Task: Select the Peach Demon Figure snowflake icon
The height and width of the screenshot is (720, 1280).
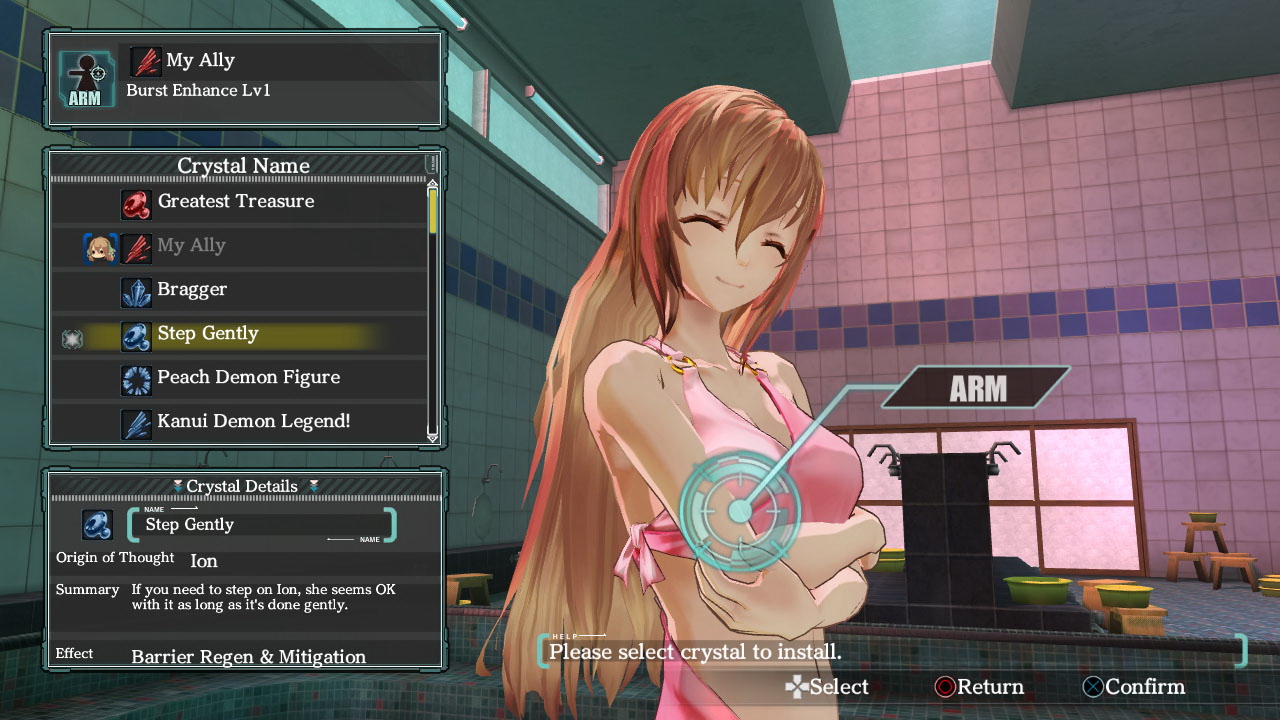Action: [137, 378]
